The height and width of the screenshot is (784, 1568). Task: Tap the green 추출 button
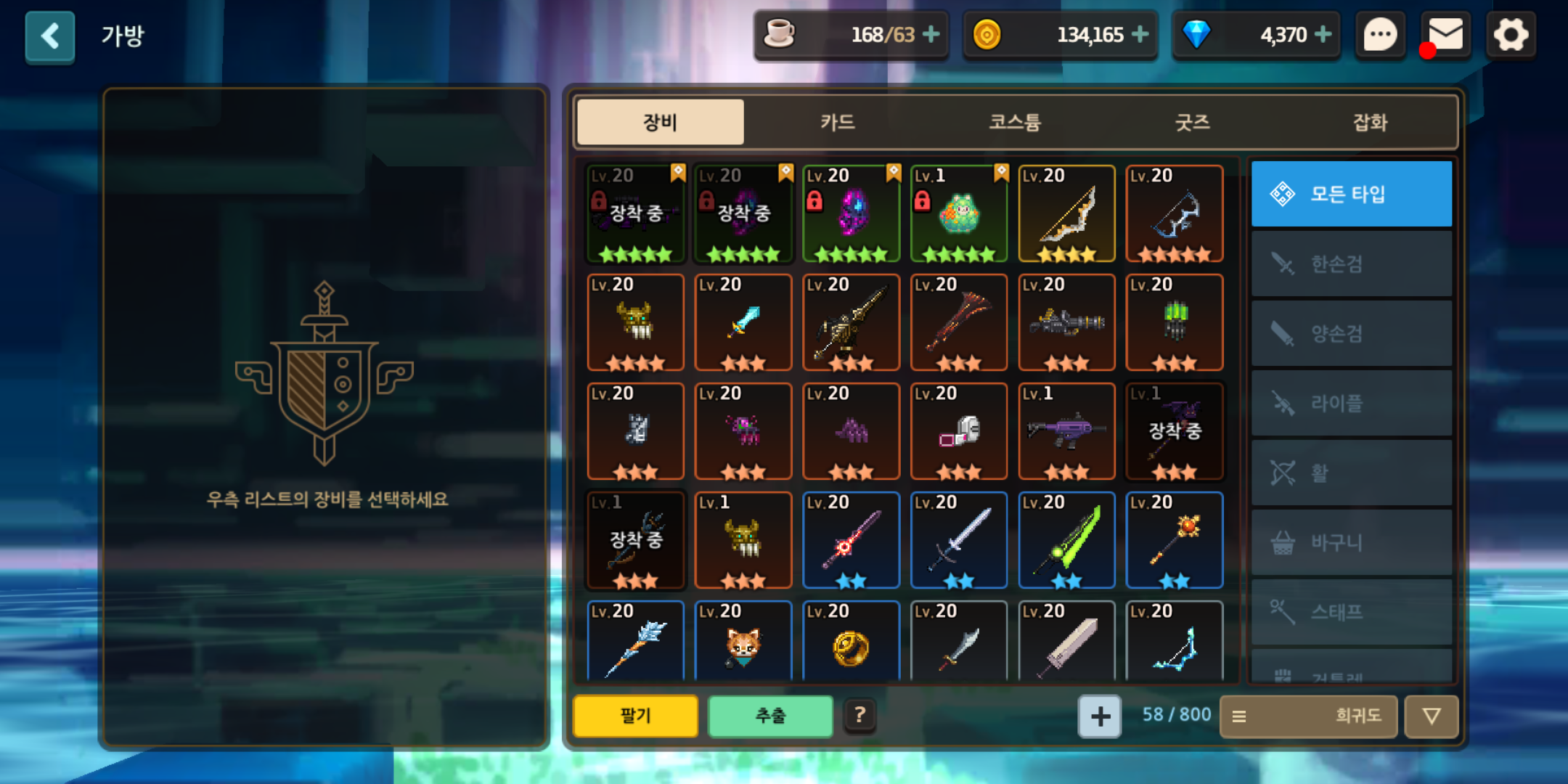pyautogui.click(x=770, y=716)
